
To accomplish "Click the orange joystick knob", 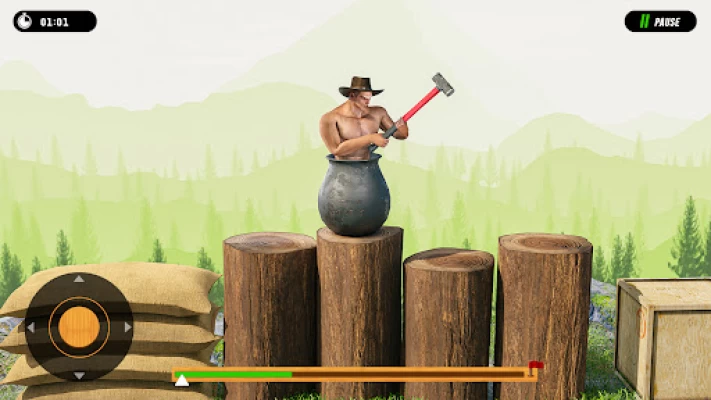I will 79,327.
